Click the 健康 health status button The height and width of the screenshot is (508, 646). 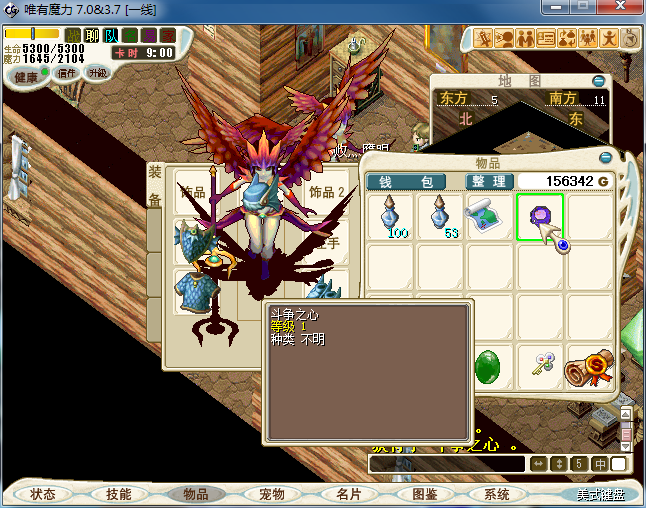pyautogui.click(x=27, y=77)
